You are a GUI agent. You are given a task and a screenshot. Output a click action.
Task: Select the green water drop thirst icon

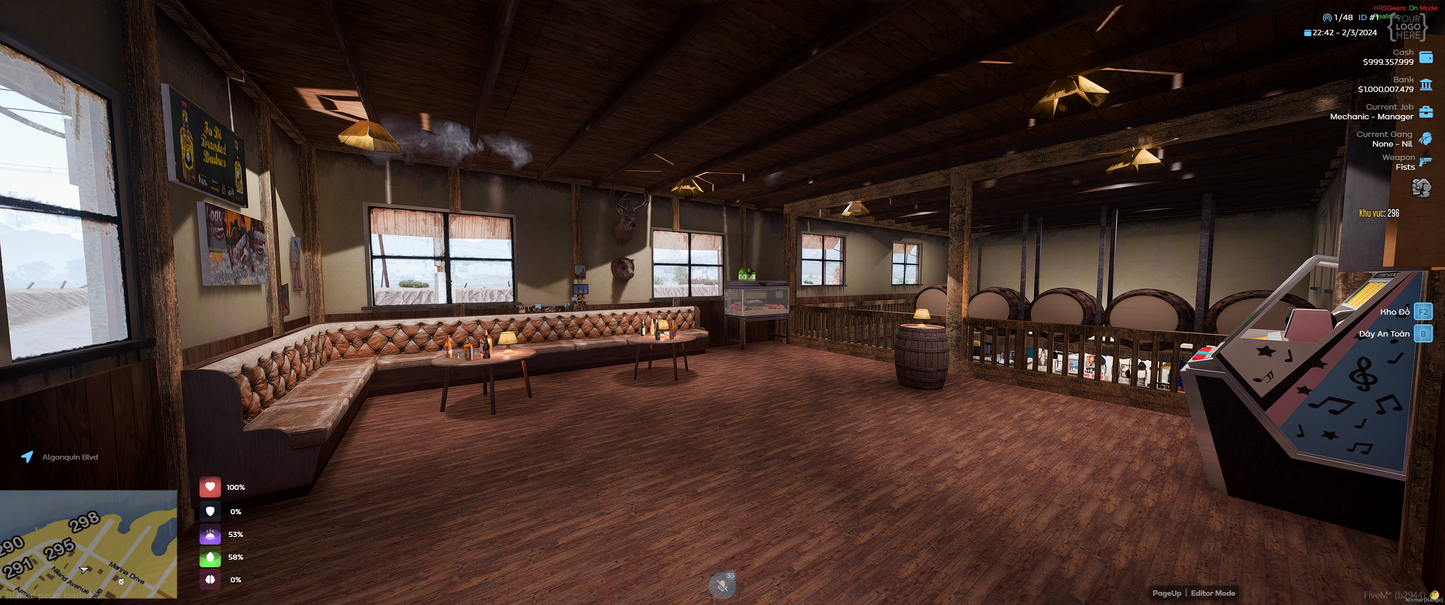(x=210, y=557)
